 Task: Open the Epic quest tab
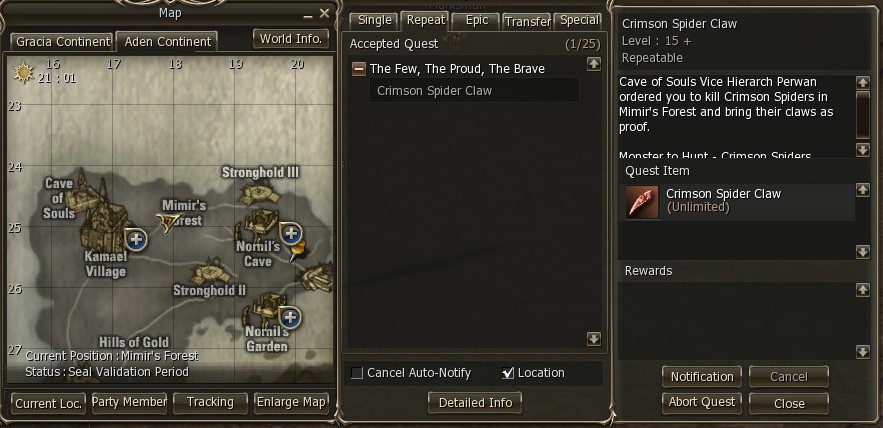coord(476,20)
